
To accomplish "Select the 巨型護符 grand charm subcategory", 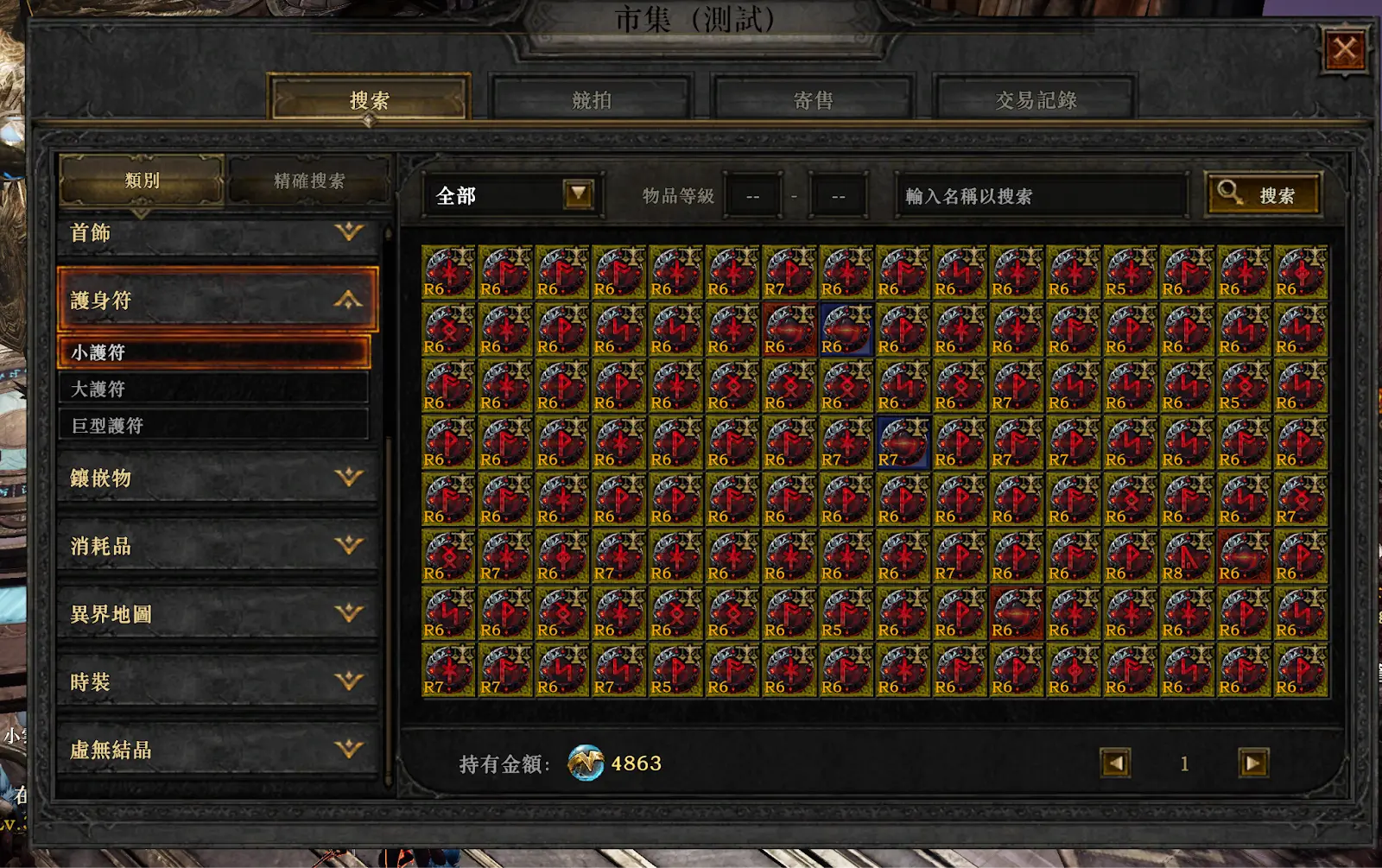I will tap(213, 425).
